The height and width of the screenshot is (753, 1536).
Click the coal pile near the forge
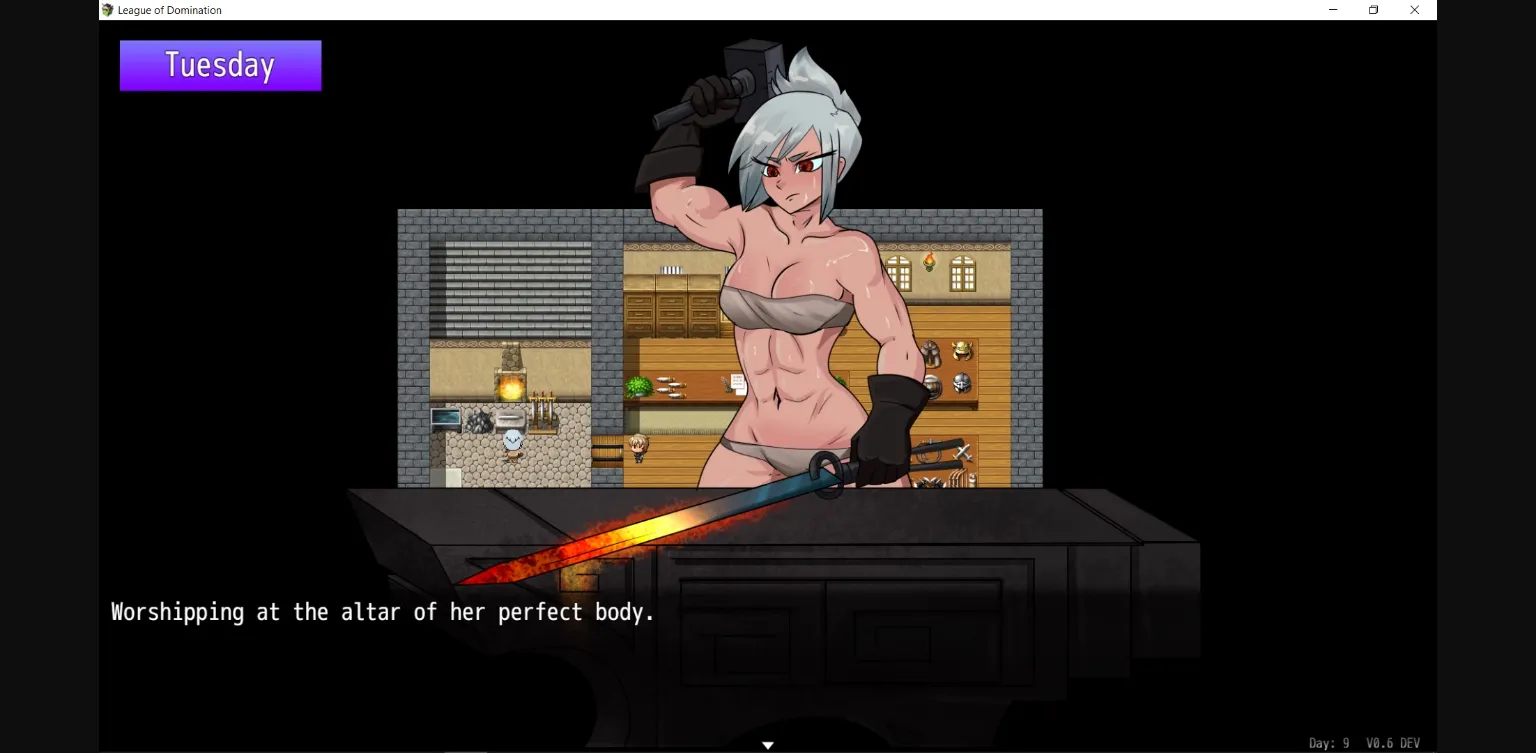[x=480, y=420]
